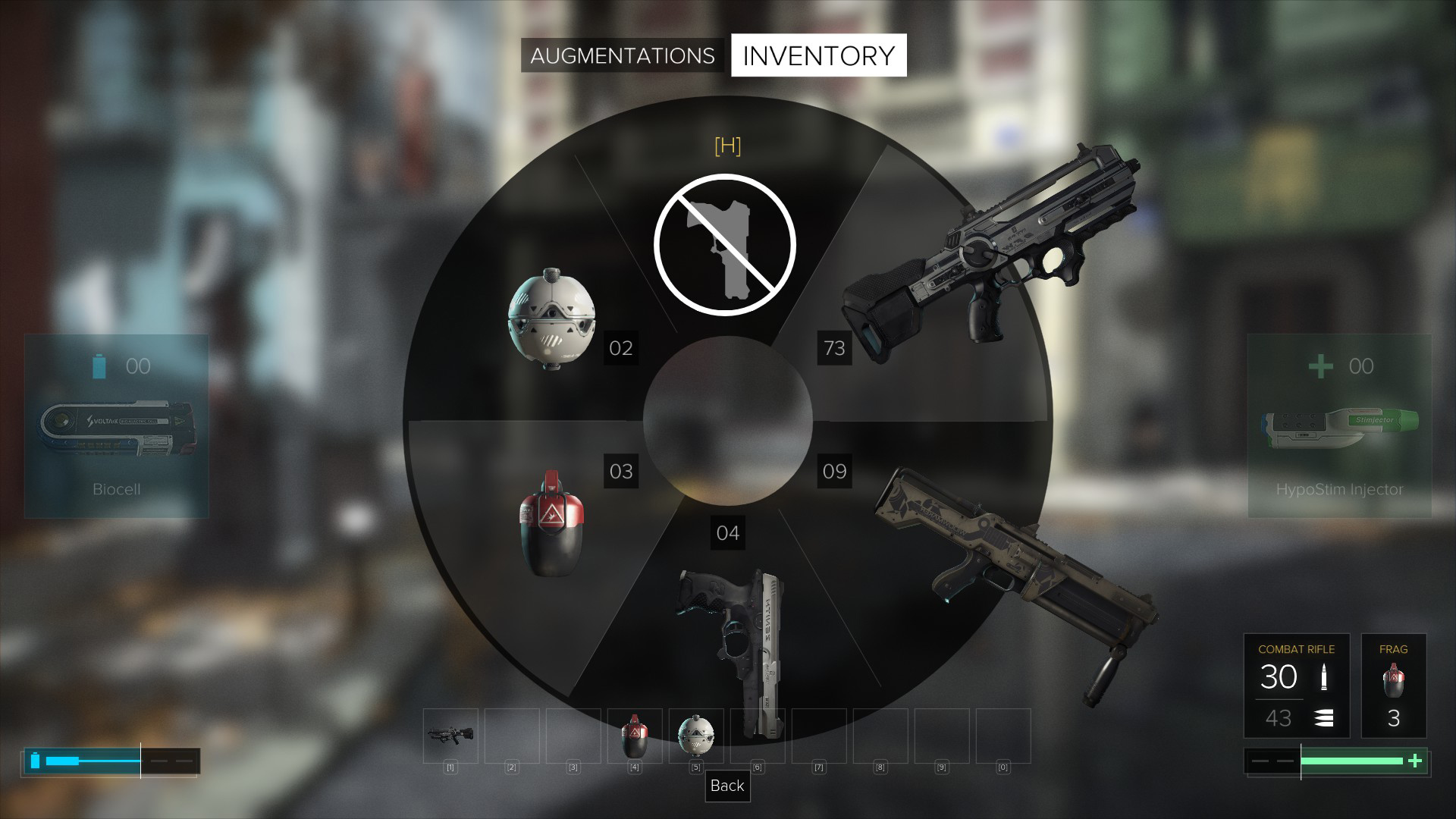Choose the frag grenade hotbar slot
The image size is (1456, 819).
pos(634,735)
